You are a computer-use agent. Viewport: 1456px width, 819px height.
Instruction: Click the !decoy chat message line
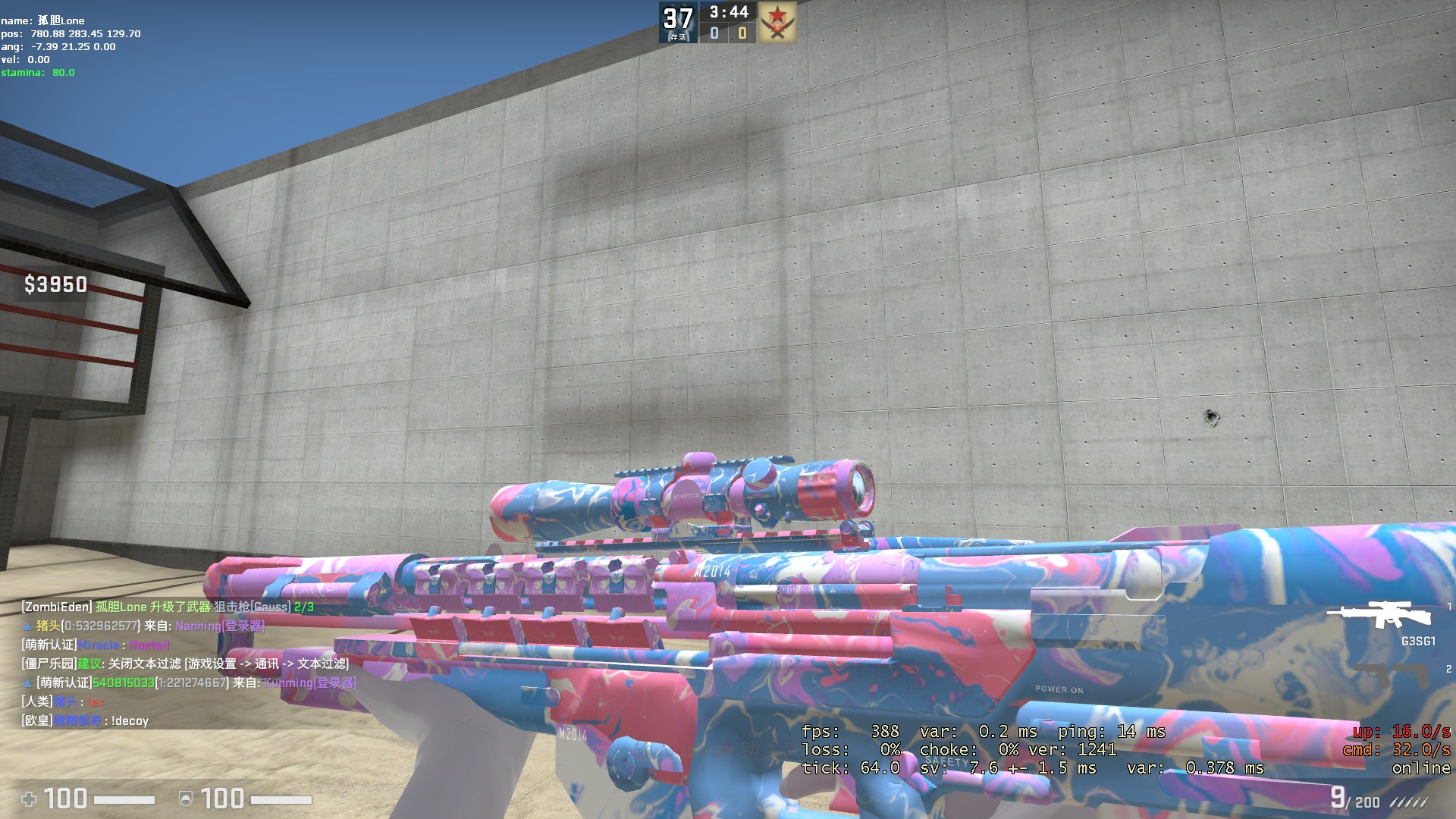pos(85,721)
